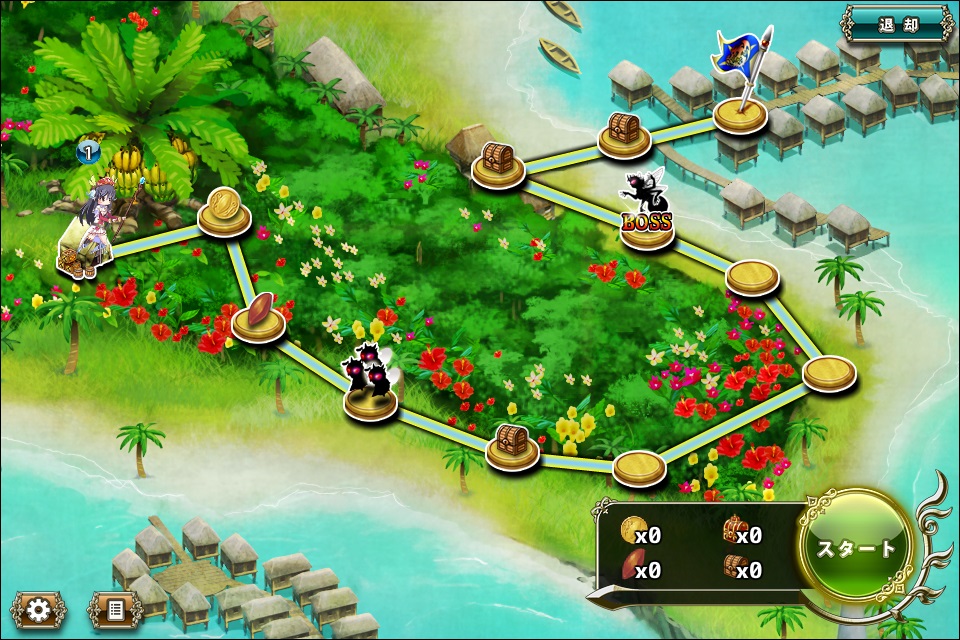The height and width of the screenshot is (640, 960).
Task: Click the 退却 retreat button
Action: click(x=896, y=23)
